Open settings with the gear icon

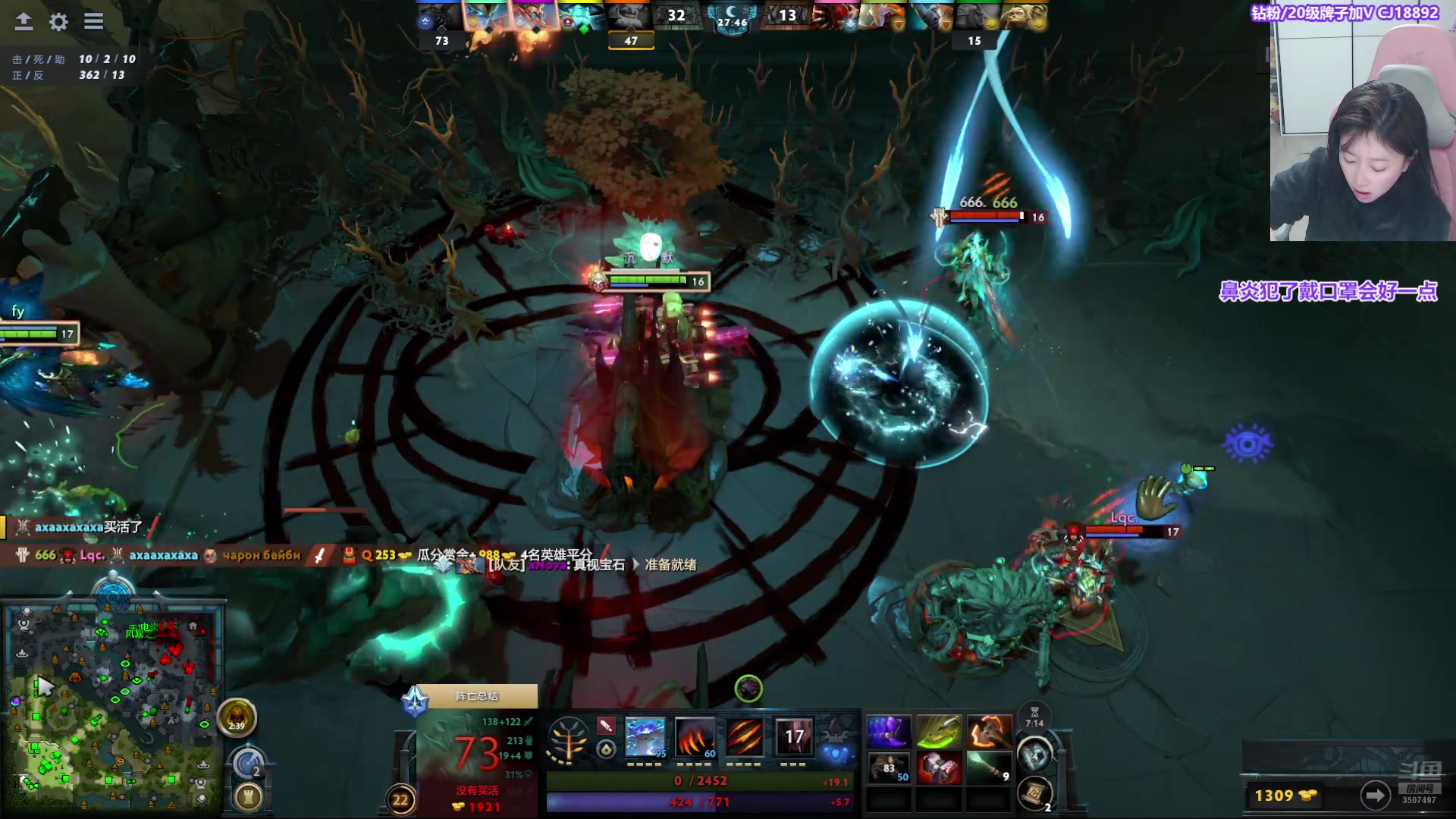(58, 21)
